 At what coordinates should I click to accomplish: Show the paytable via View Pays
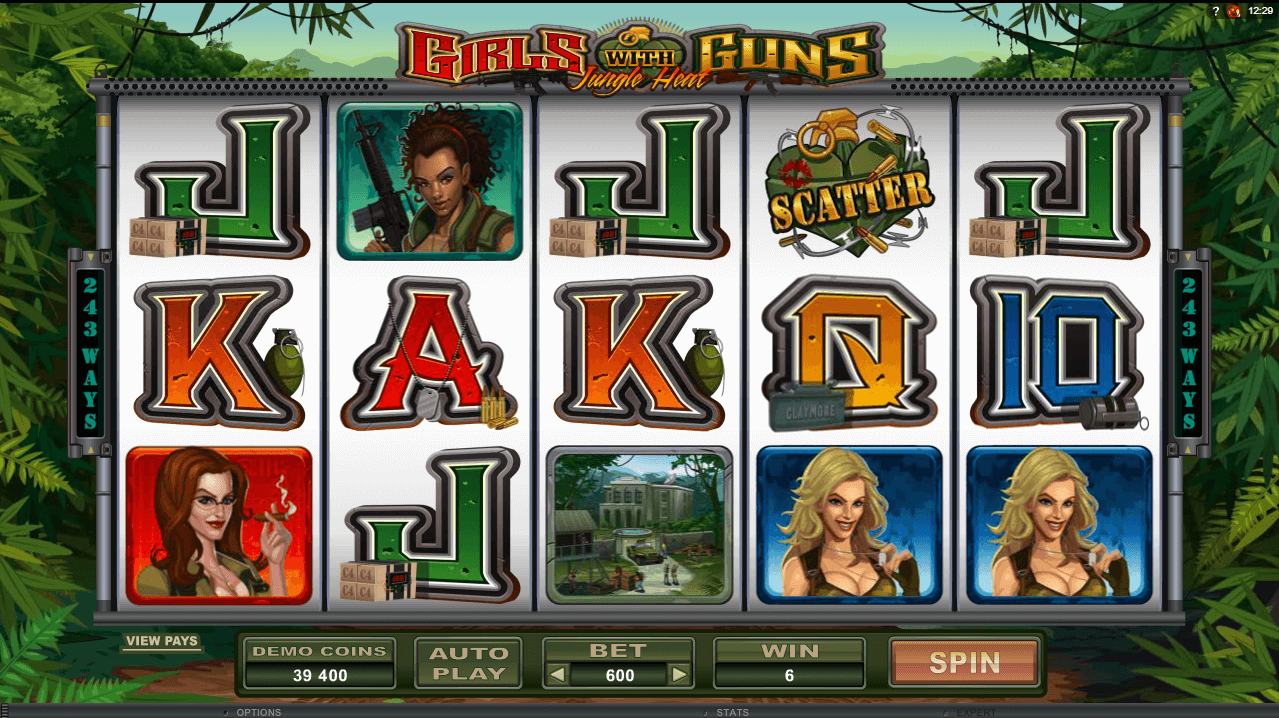tap(162, 641)
